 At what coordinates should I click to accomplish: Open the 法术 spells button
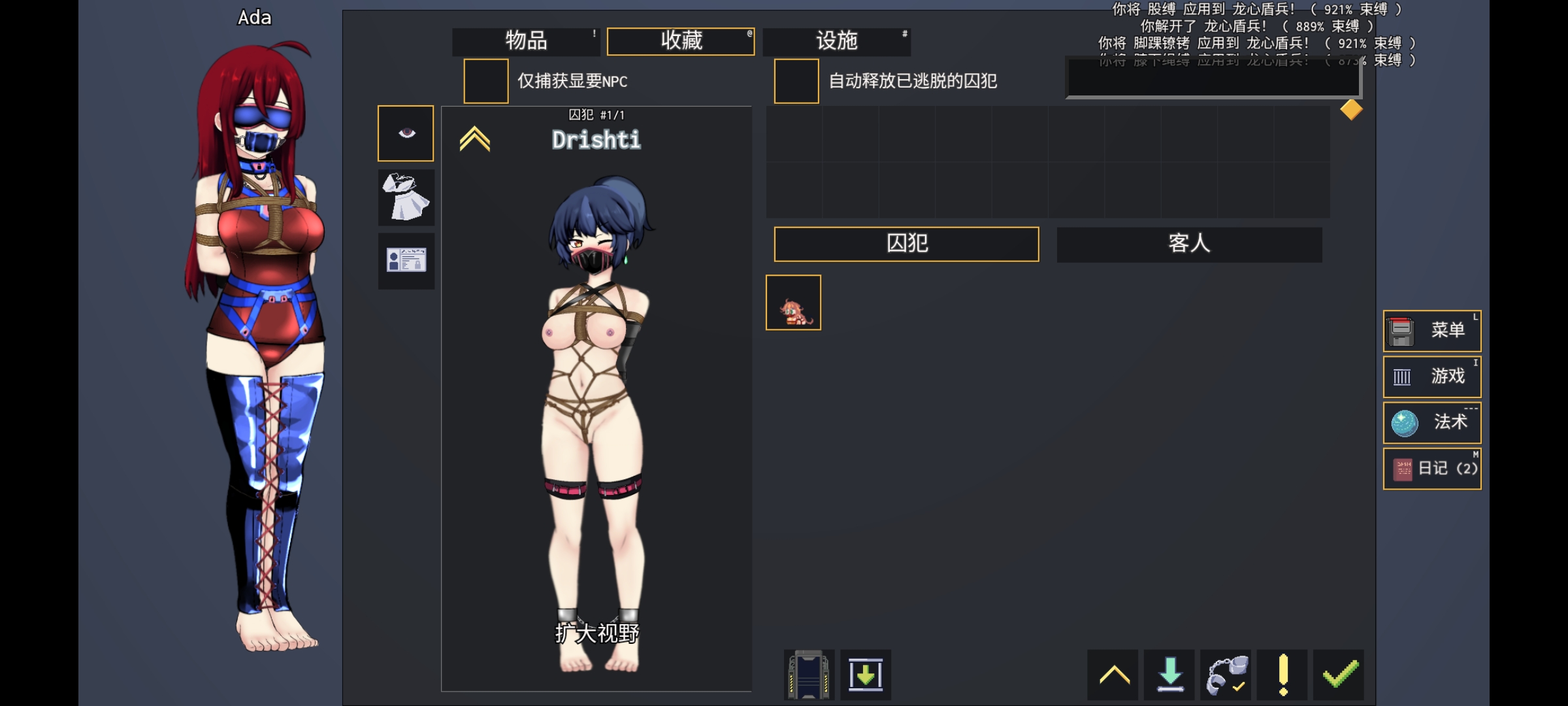click(1431, 422)
